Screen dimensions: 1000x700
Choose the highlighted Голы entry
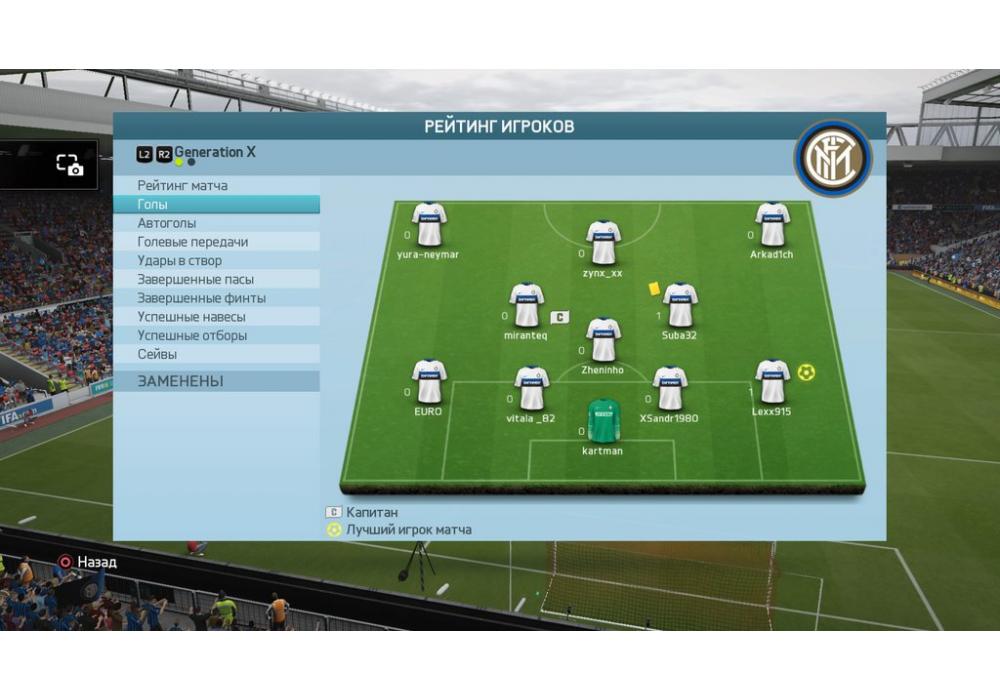click(153, 204)
